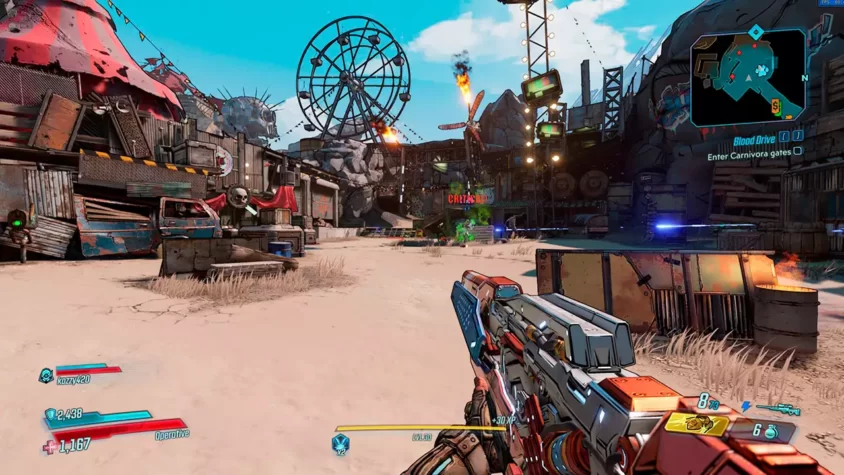Click the kozzy420 teammate portrait icon

coord(45,375)
